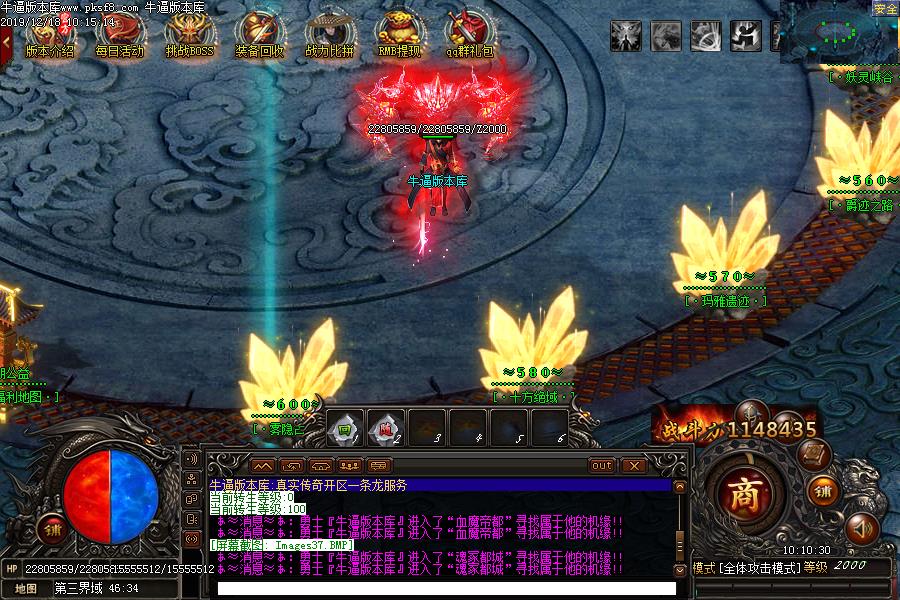This screenshot has height=600, width=900.
Task: Claim the qq群礼包 gift pack
Action: point(469,33)
